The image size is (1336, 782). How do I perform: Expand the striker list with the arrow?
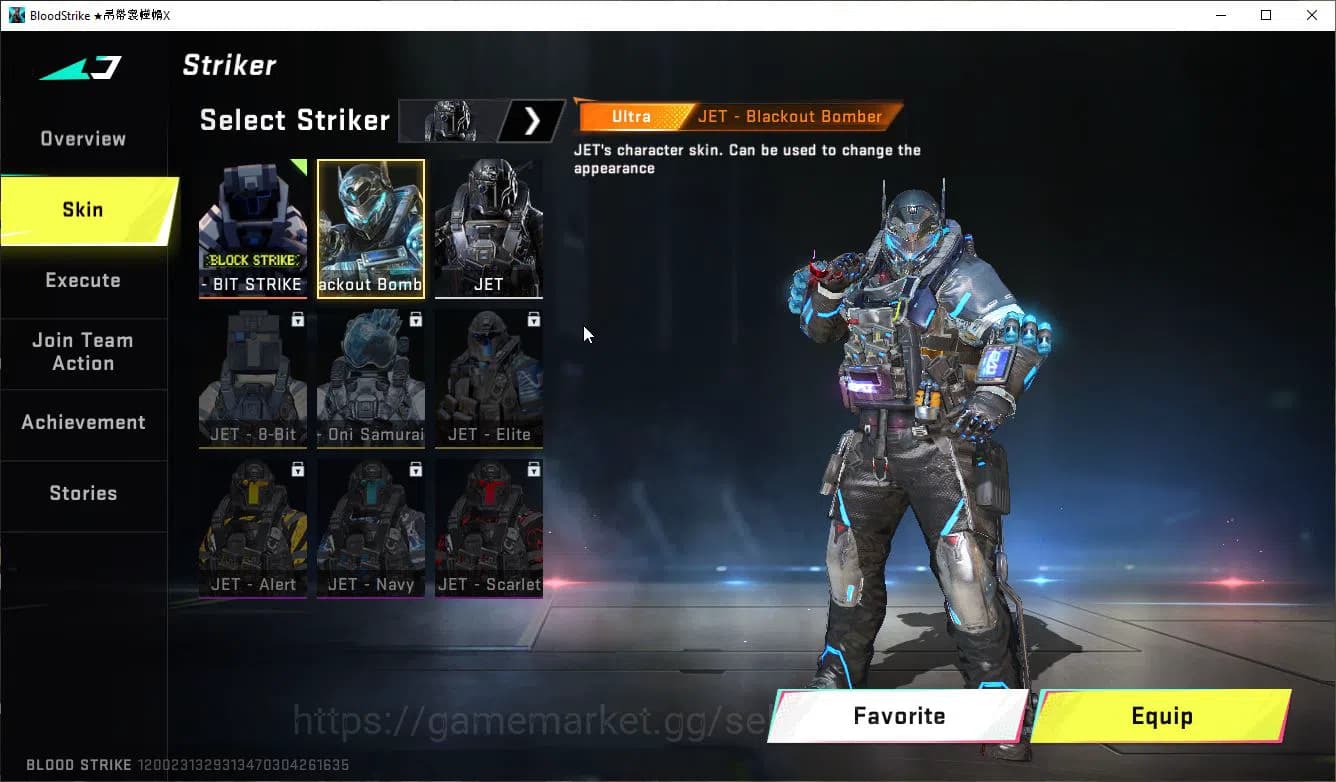[532, 120]
